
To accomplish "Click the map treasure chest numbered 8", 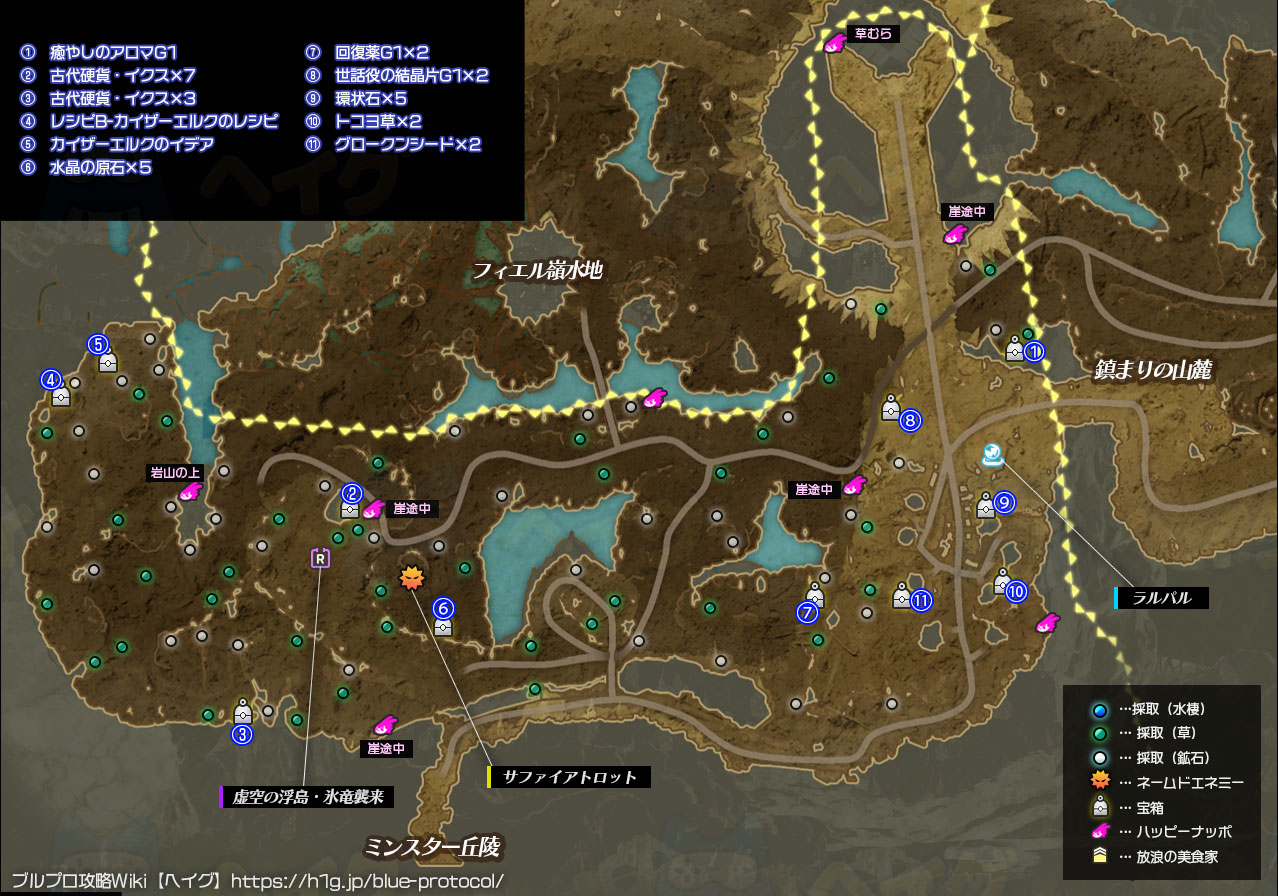I will [890, 407].
